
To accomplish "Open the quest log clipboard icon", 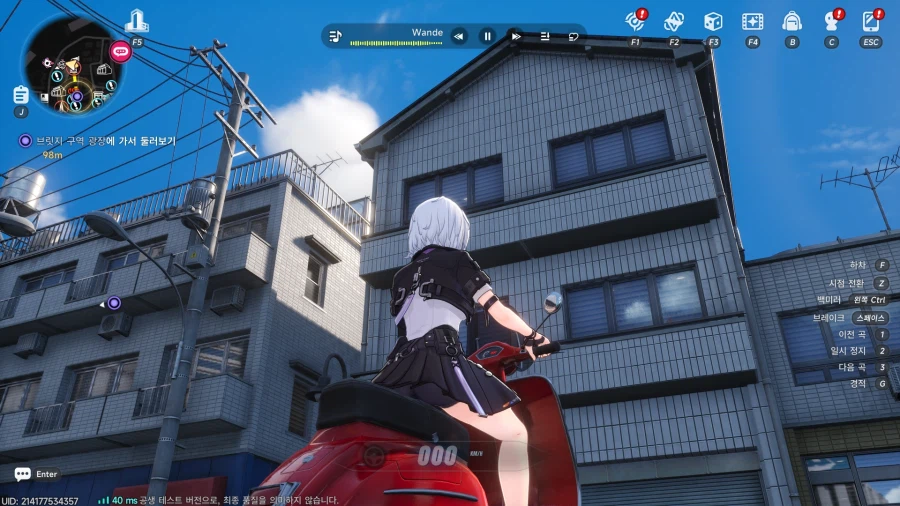I will coord(21,94).
